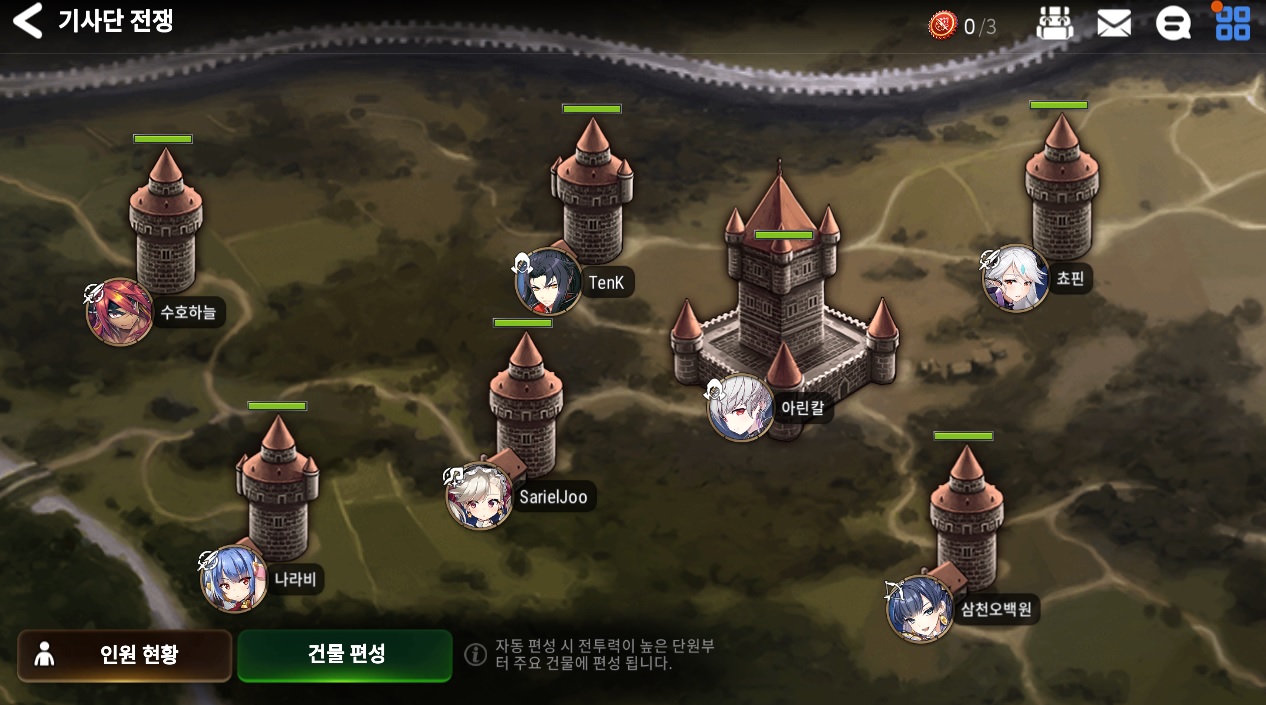The width and height of the screenshot is (1266, 705).
Task: Select 아린칼's main castle portrait
Action: point(741,407)
